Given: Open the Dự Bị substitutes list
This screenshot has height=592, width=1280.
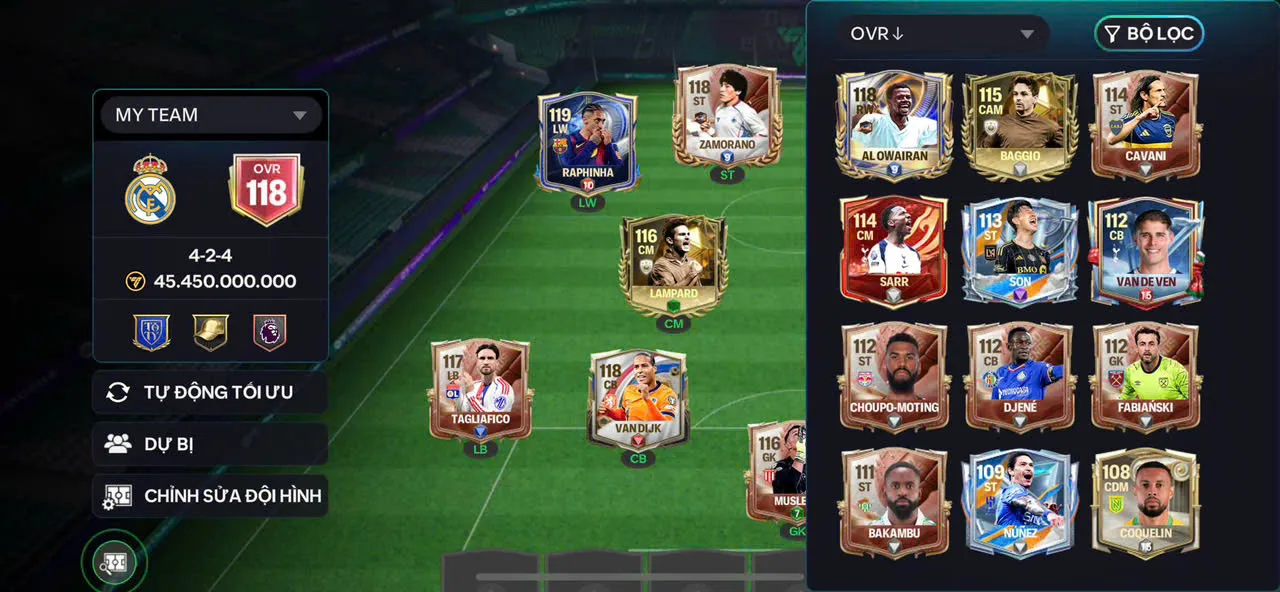Looking at the screenshot, I should pyautogui.click(x=210, y=444).
